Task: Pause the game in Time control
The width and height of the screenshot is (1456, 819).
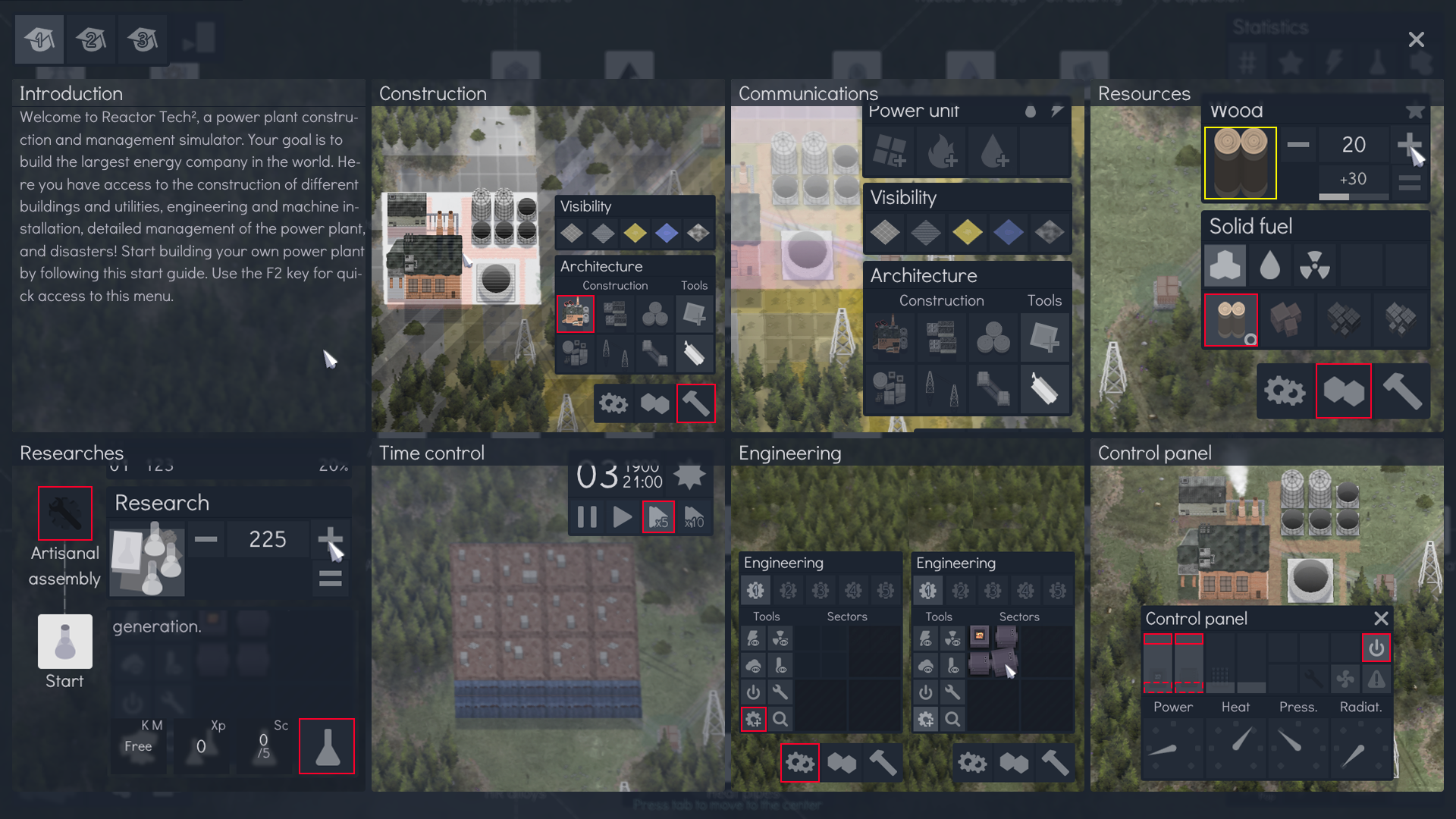Action: (x=586, y=516)
